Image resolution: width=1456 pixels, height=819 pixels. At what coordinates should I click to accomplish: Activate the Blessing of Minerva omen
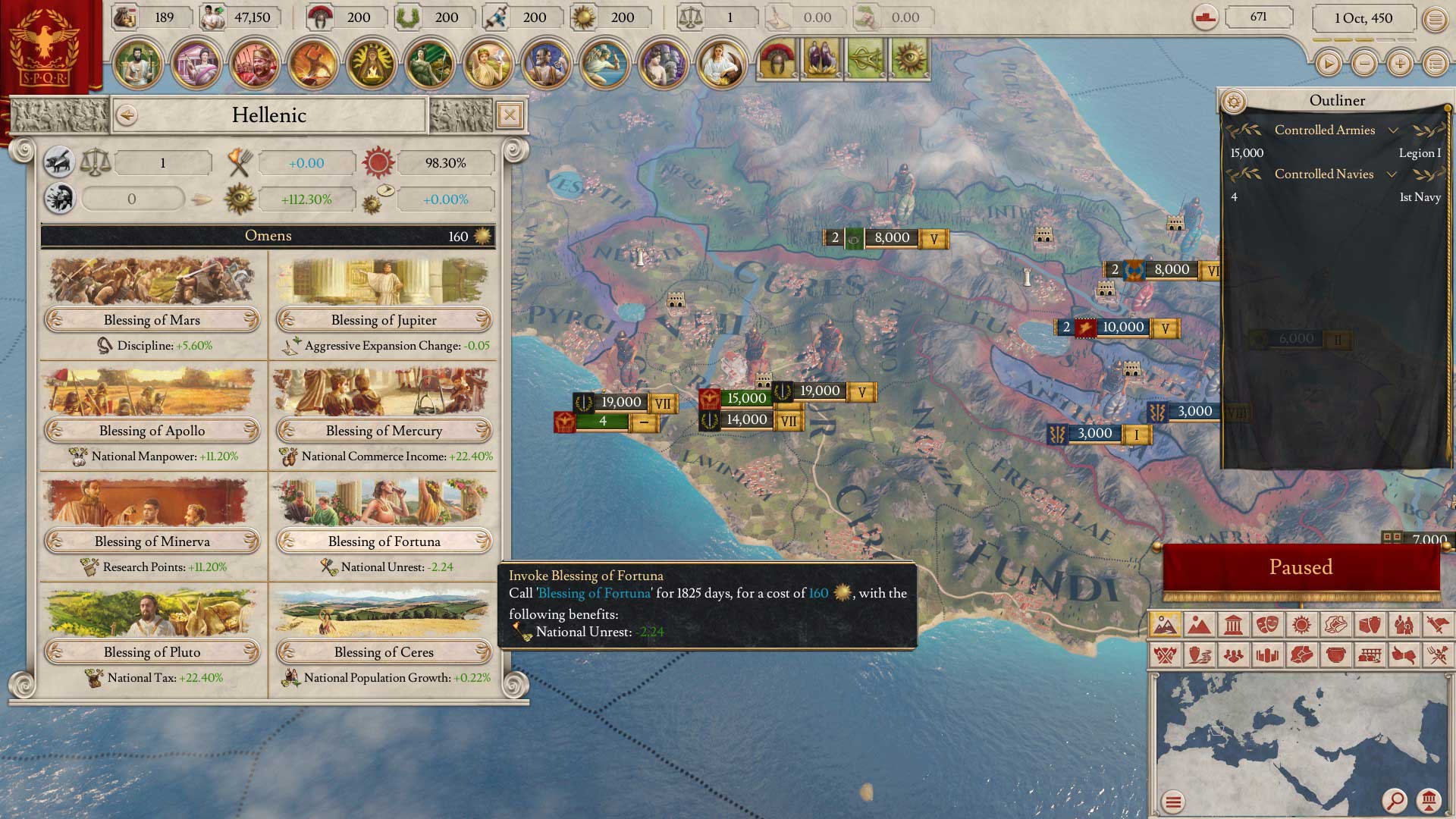tap(152, 541)
